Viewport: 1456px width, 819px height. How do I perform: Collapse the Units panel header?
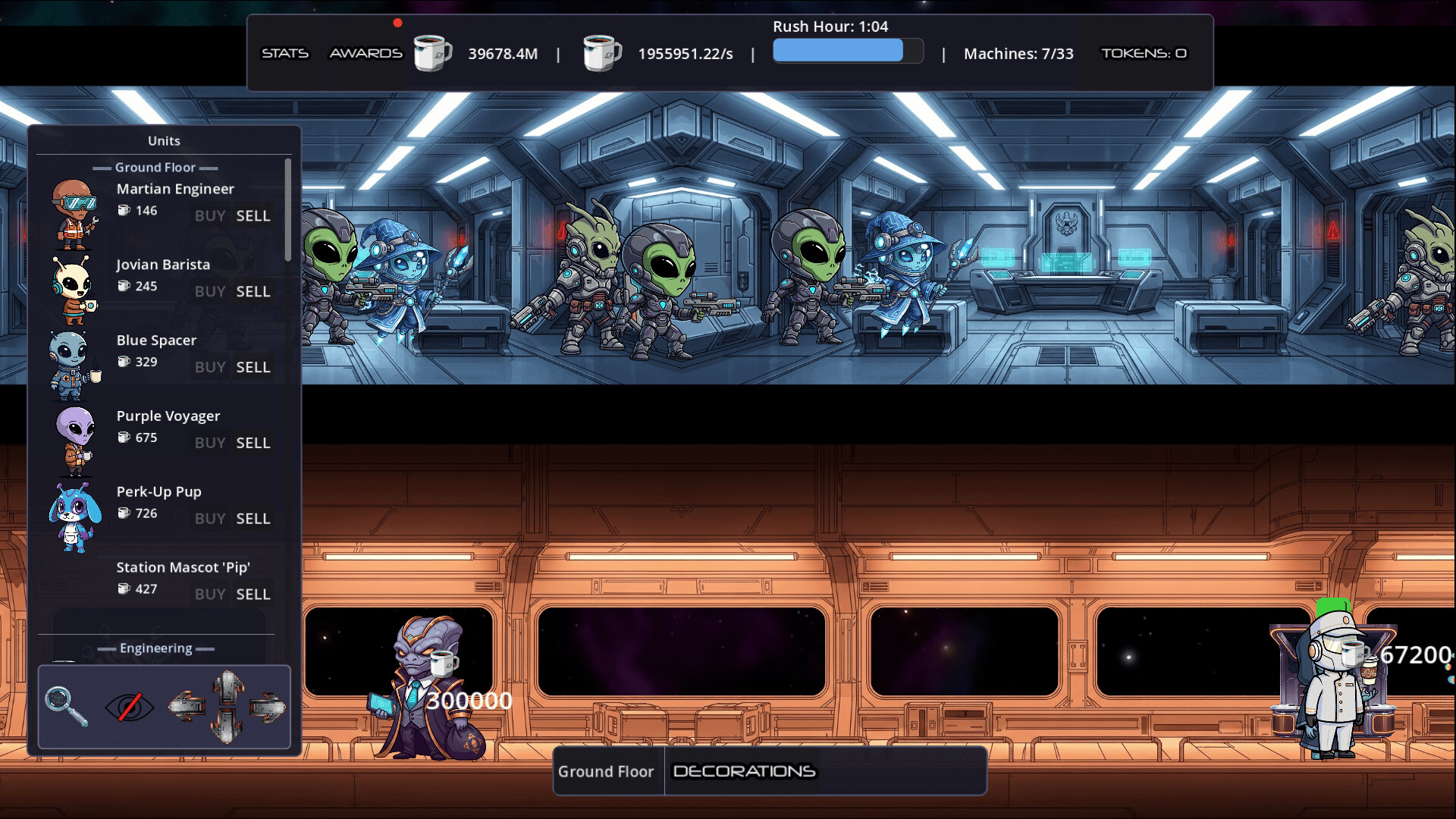coord(163,140)
